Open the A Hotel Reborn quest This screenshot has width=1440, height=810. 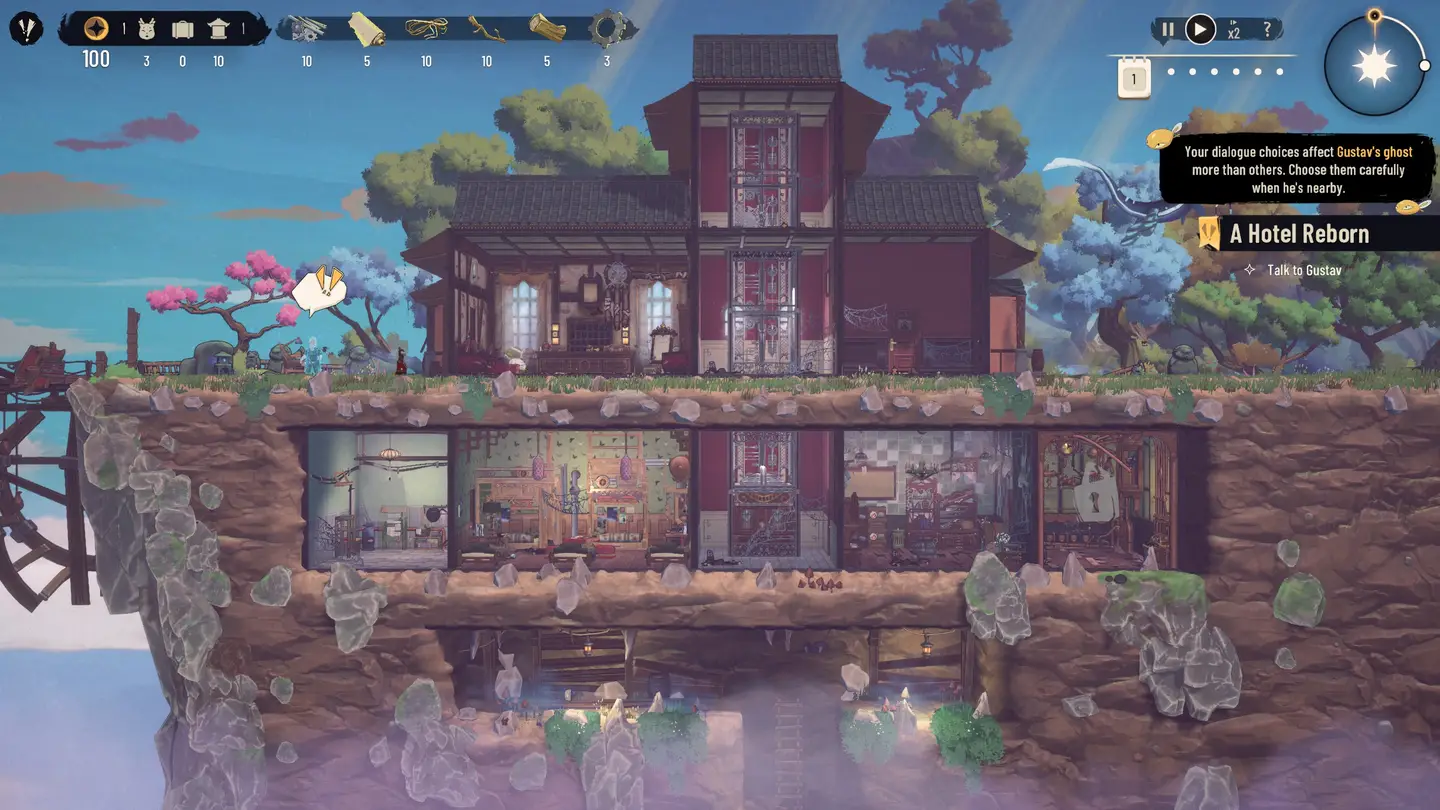point(1299,234)
